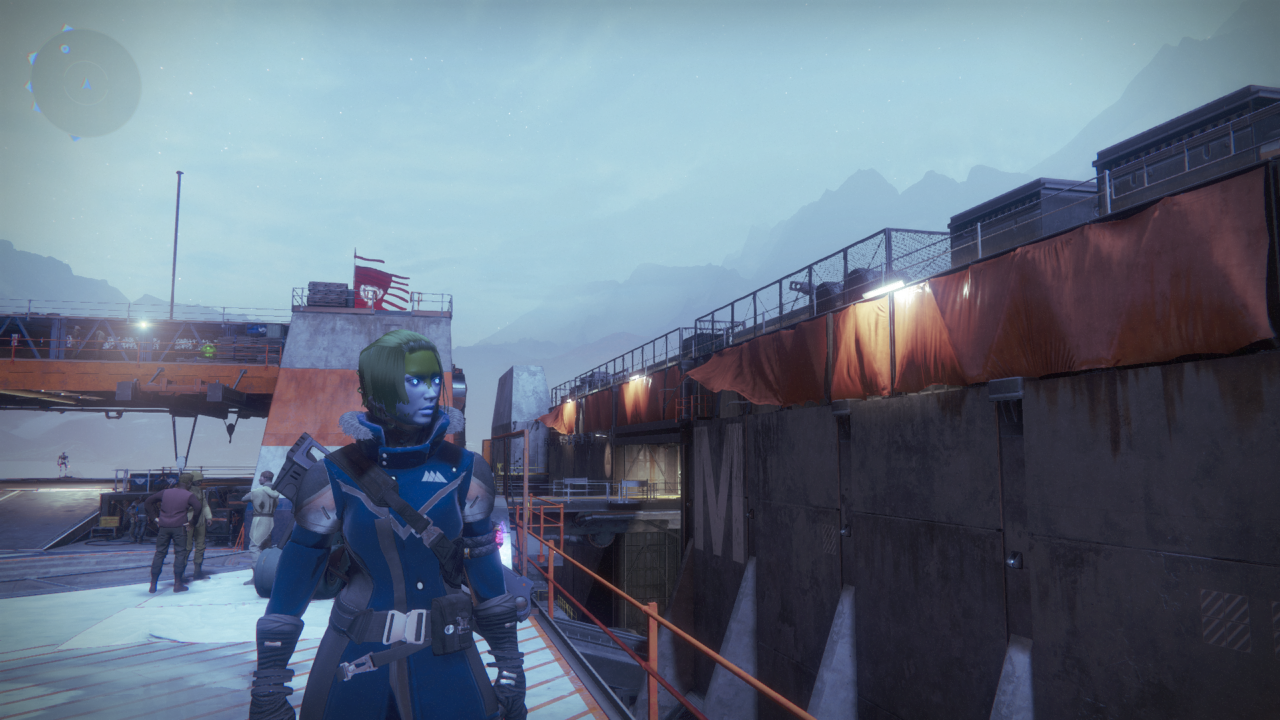Click the circular radar minimap
1280x720 pixels.
pyautogui.click(x=85, y=83)
